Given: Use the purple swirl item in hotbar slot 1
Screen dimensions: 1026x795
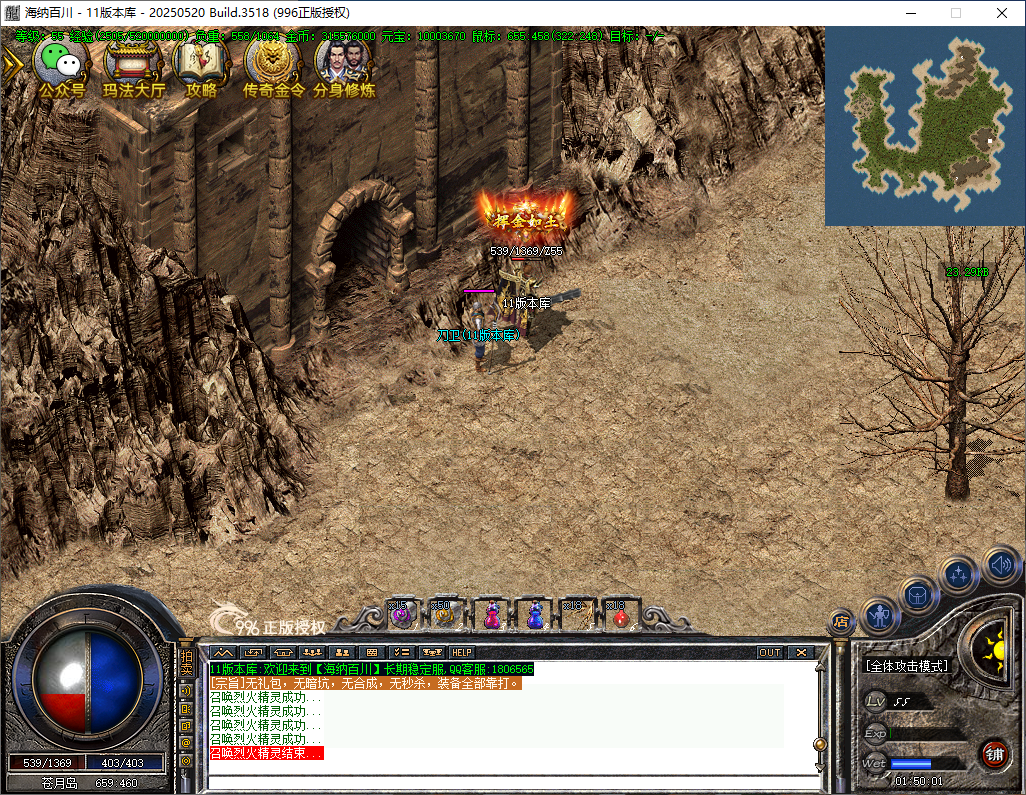Looking at the screenshot, I should [401, 614].
